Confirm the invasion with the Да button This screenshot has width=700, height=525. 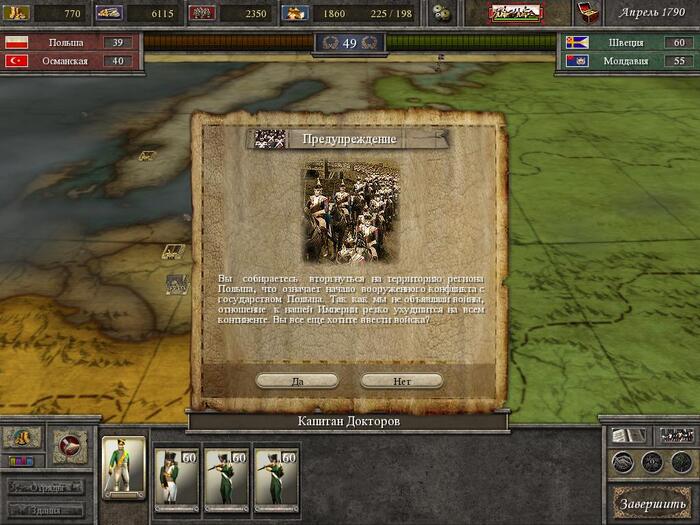(x=297, y=381)
